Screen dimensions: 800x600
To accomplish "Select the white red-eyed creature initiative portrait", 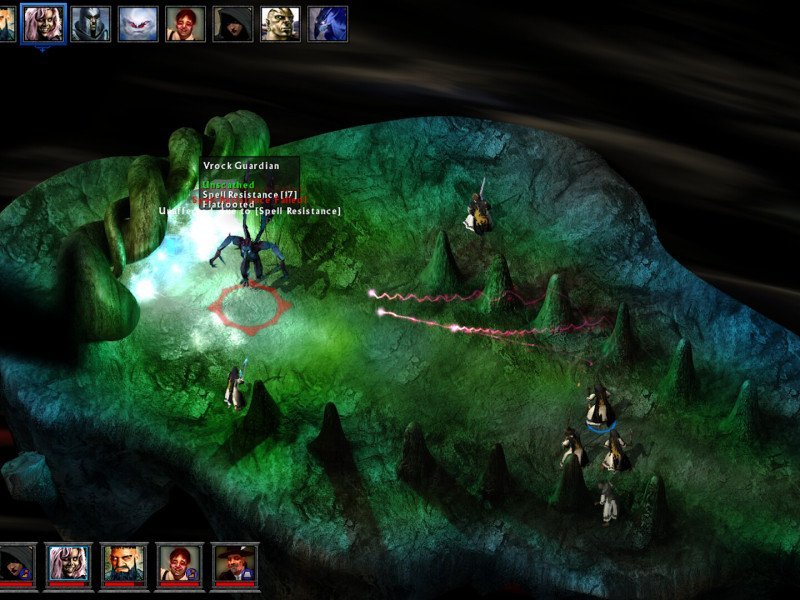I will [138, 23].
